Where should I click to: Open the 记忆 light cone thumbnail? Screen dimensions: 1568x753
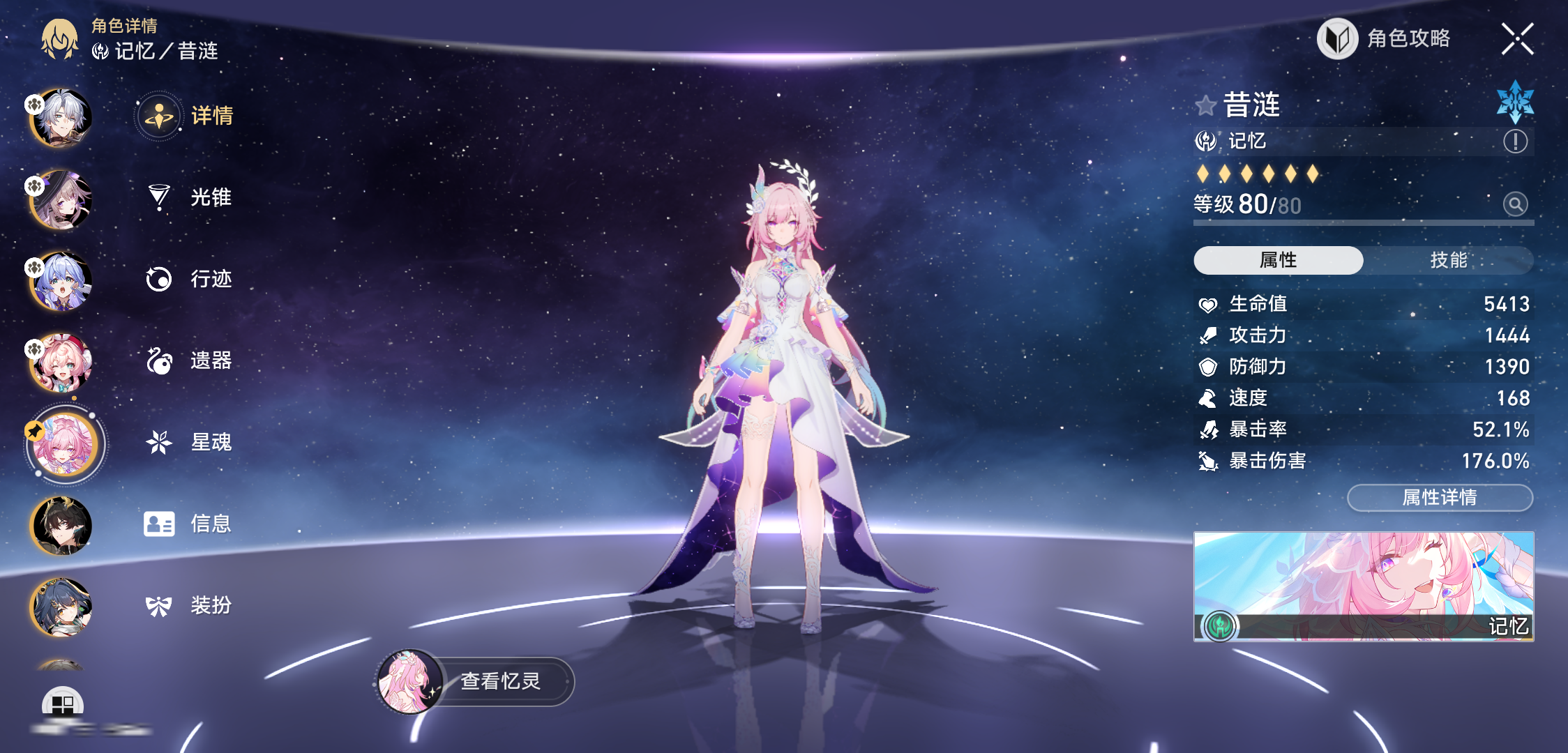tap(1364, 586)
